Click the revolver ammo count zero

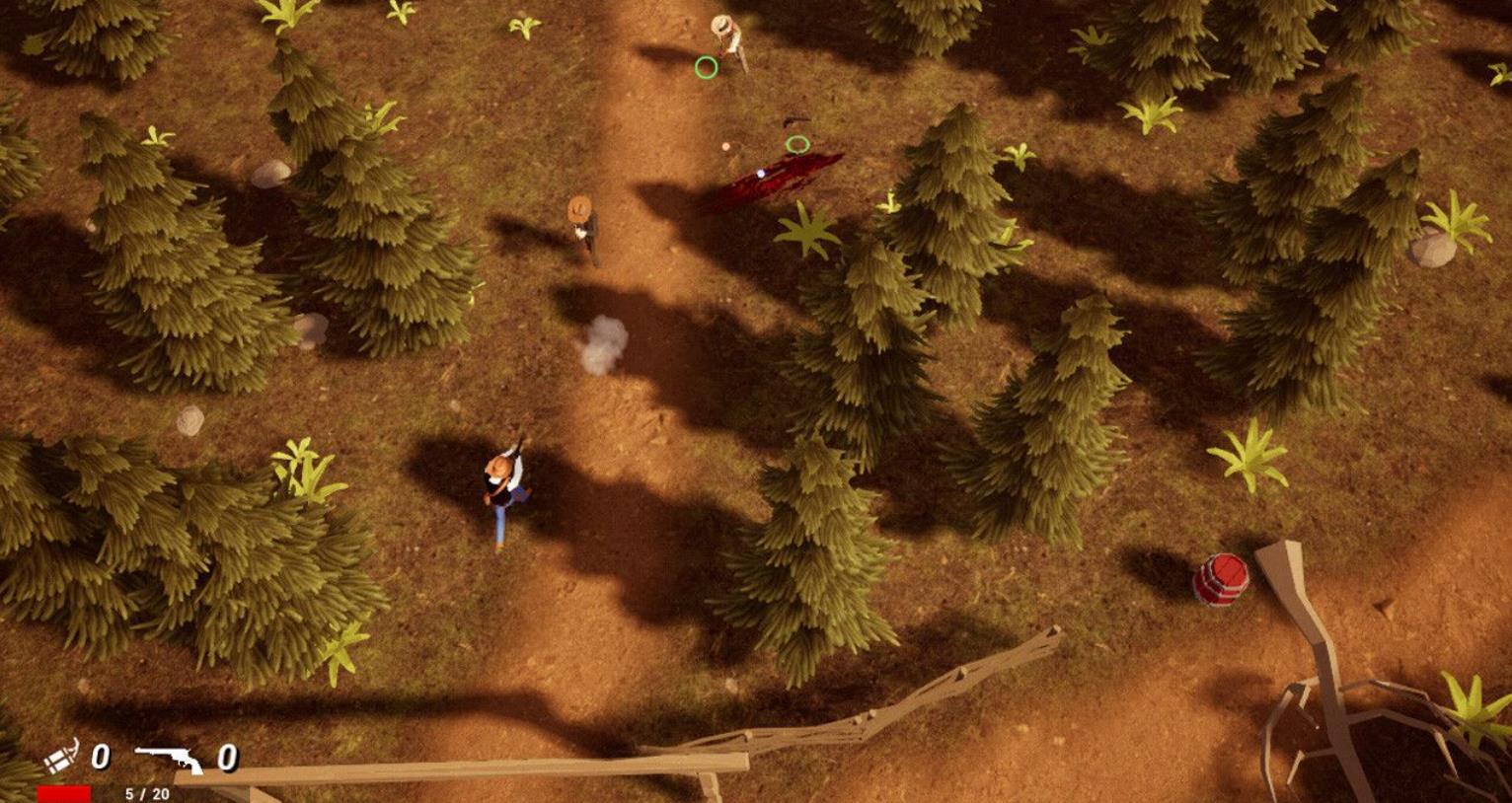pyautogui.click(x=231, y=760)
